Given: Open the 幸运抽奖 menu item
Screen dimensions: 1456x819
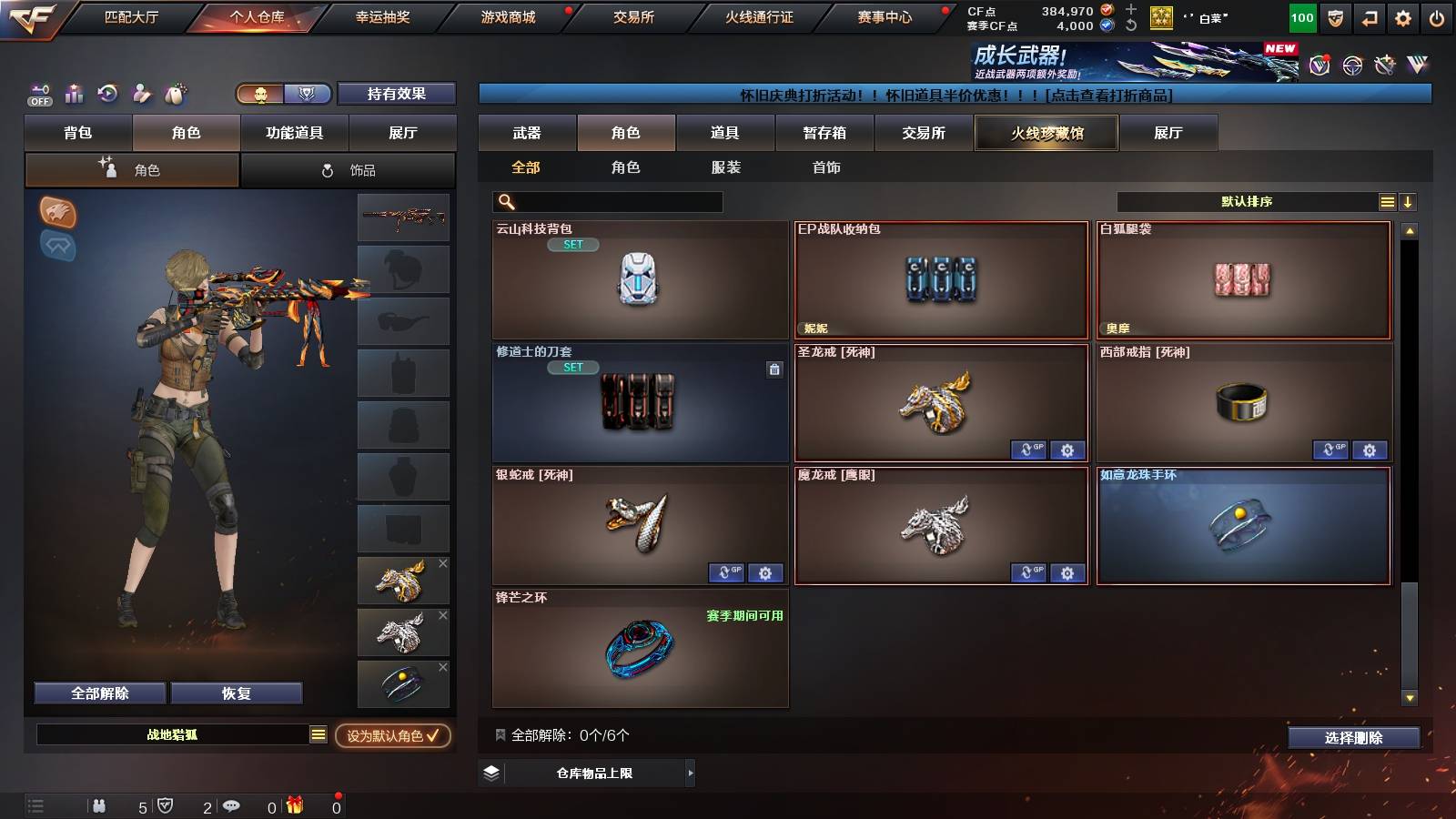Looking at the screenshot, I should click(383, 15).
